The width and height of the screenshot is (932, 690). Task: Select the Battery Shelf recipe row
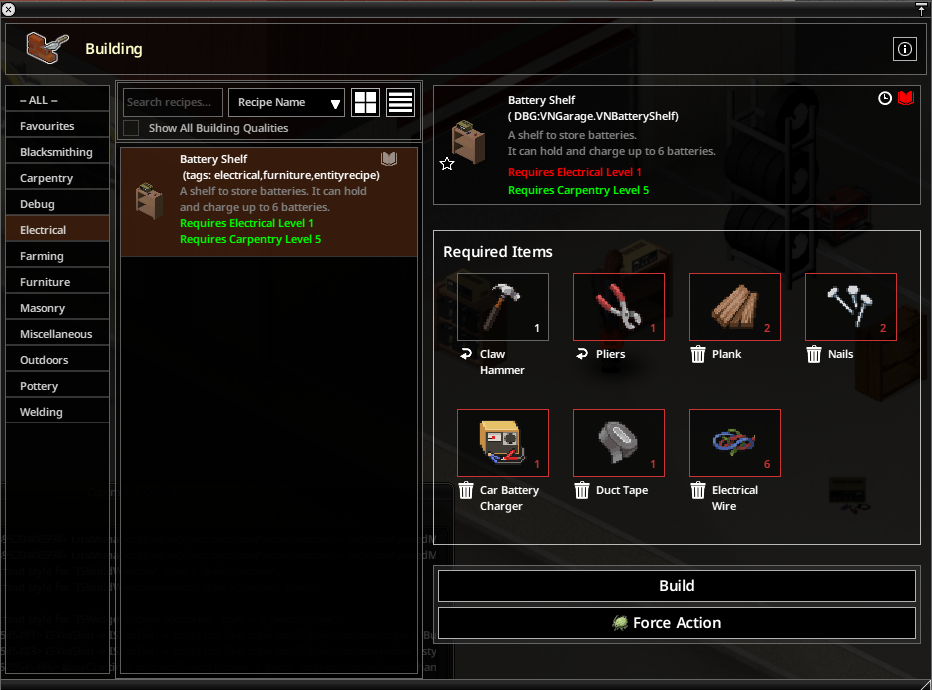[269, 201]
